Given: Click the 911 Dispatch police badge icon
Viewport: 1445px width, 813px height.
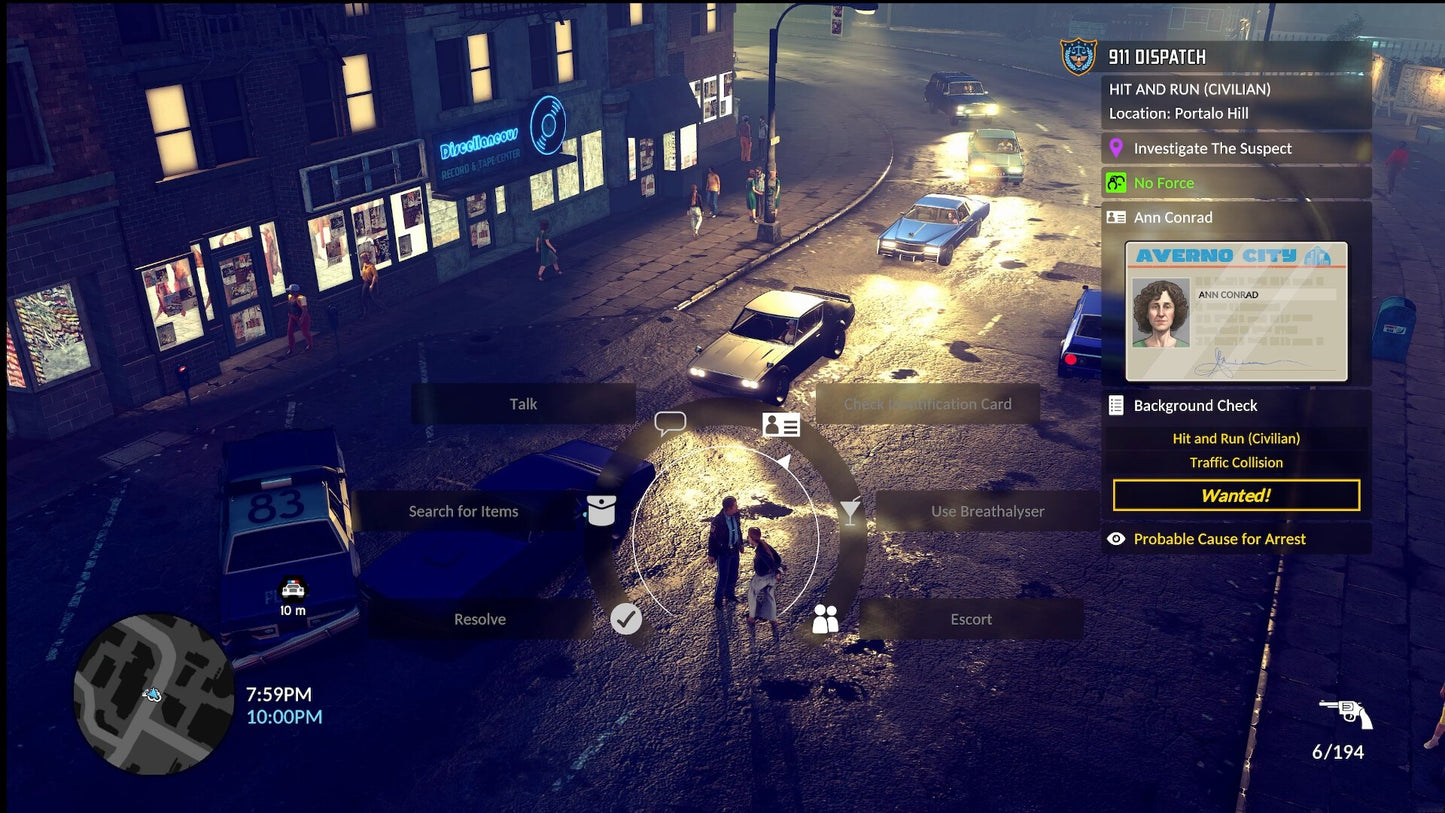Looking at the screenshot, I should (x=1077, y=52).
